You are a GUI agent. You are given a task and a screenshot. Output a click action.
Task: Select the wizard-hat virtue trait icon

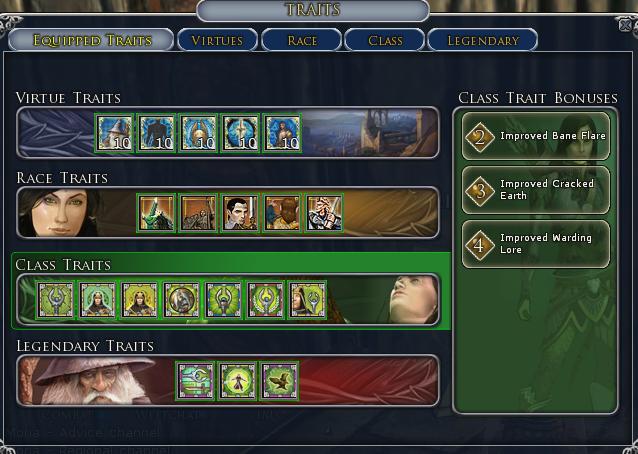point(115,133)
